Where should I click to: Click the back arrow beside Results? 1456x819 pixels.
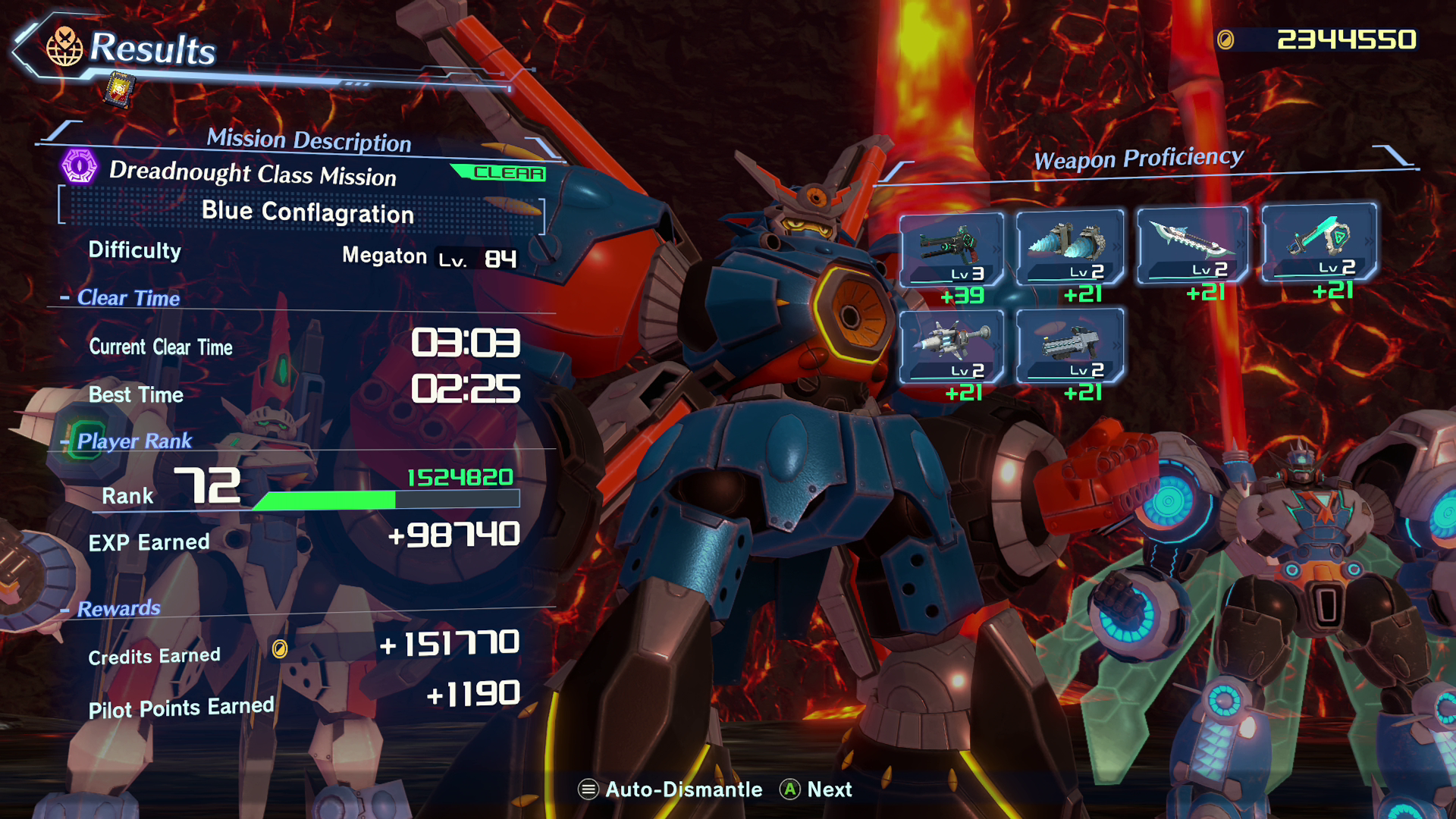(26, 49)
